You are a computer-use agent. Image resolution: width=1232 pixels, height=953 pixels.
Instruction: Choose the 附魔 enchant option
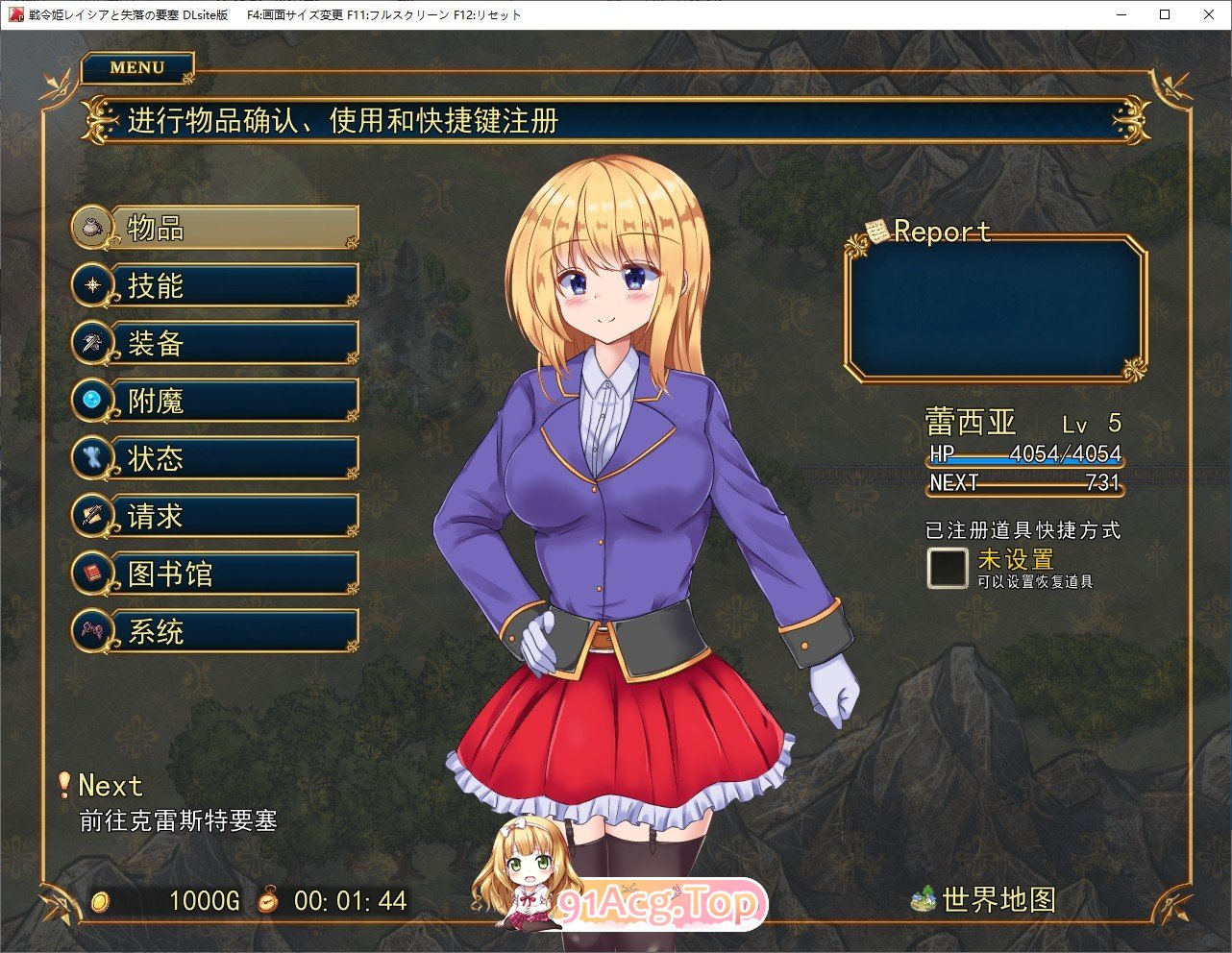[x=217, y=401]
